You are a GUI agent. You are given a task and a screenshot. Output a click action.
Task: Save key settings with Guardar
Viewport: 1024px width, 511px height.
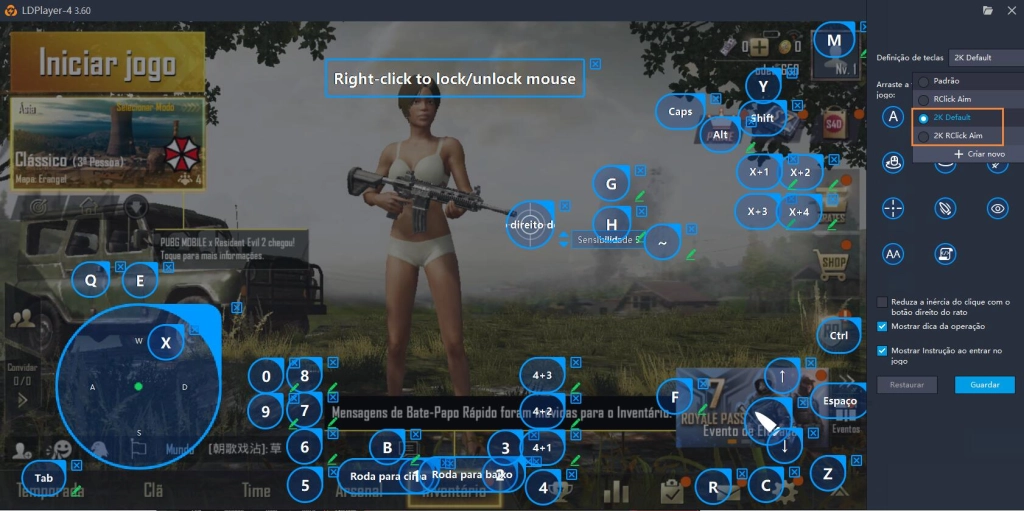(x=984, y=385)
